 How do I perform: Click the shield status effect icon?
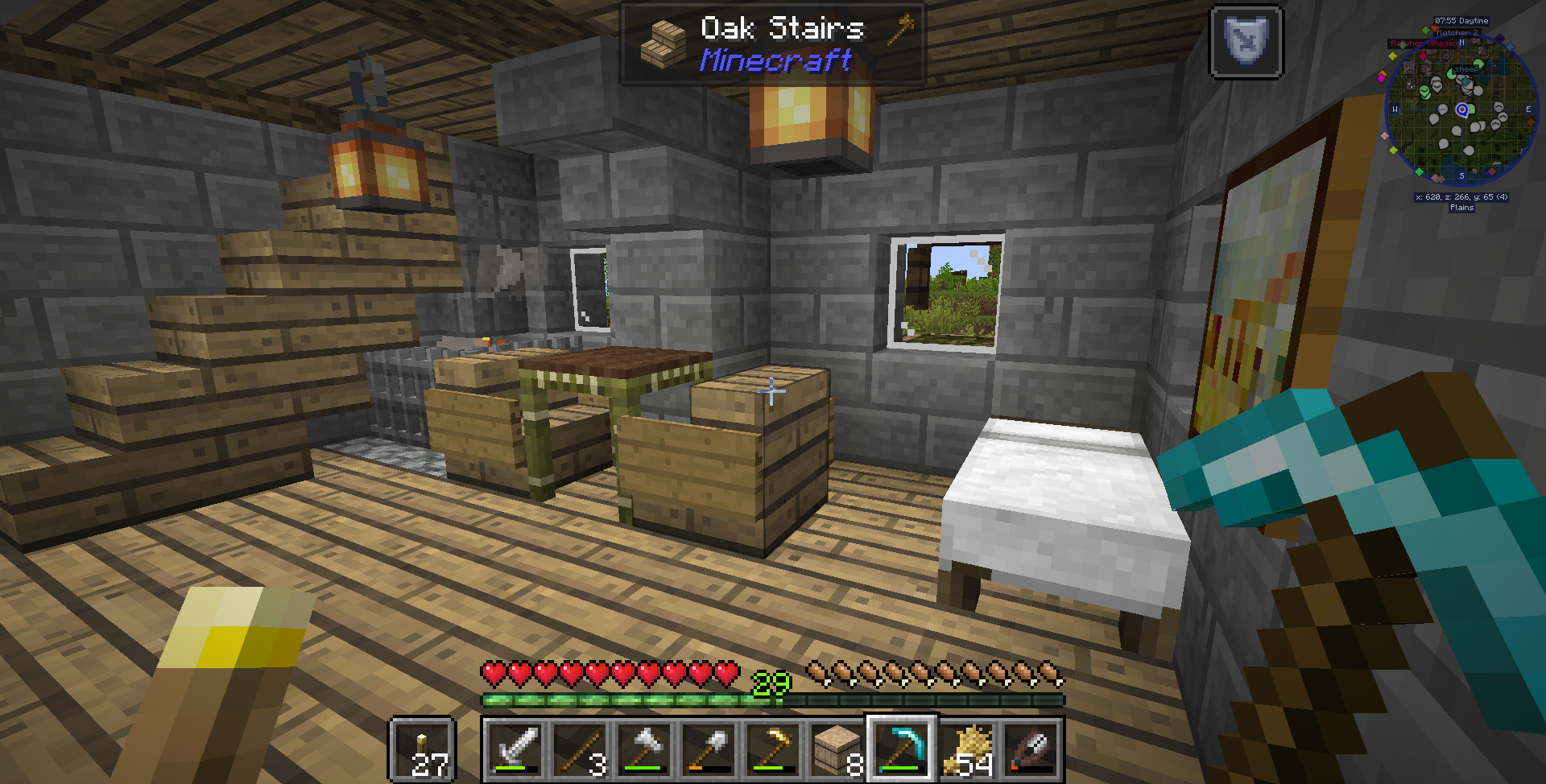tap(1246, 43)
